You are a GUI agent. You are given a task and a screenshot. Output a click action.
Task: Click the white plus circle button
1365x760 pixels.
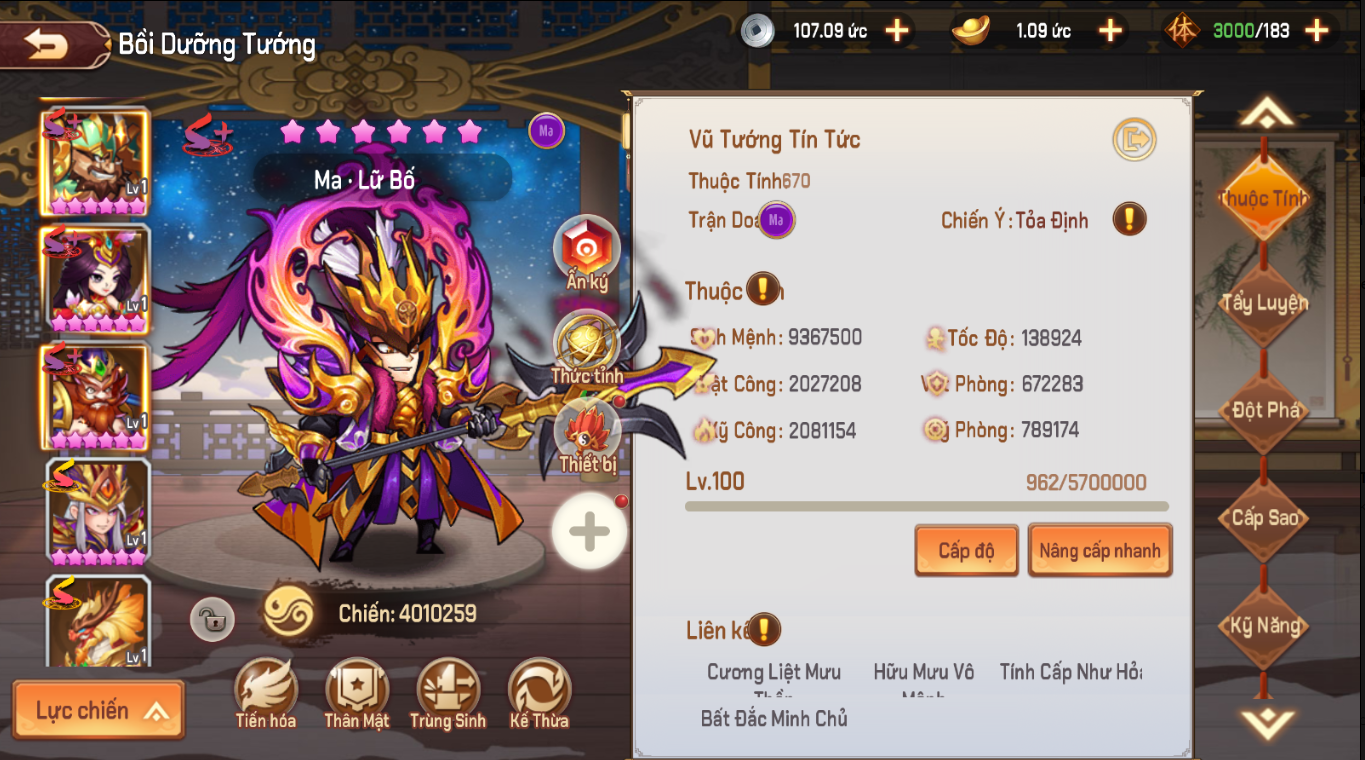coord(589,532)
